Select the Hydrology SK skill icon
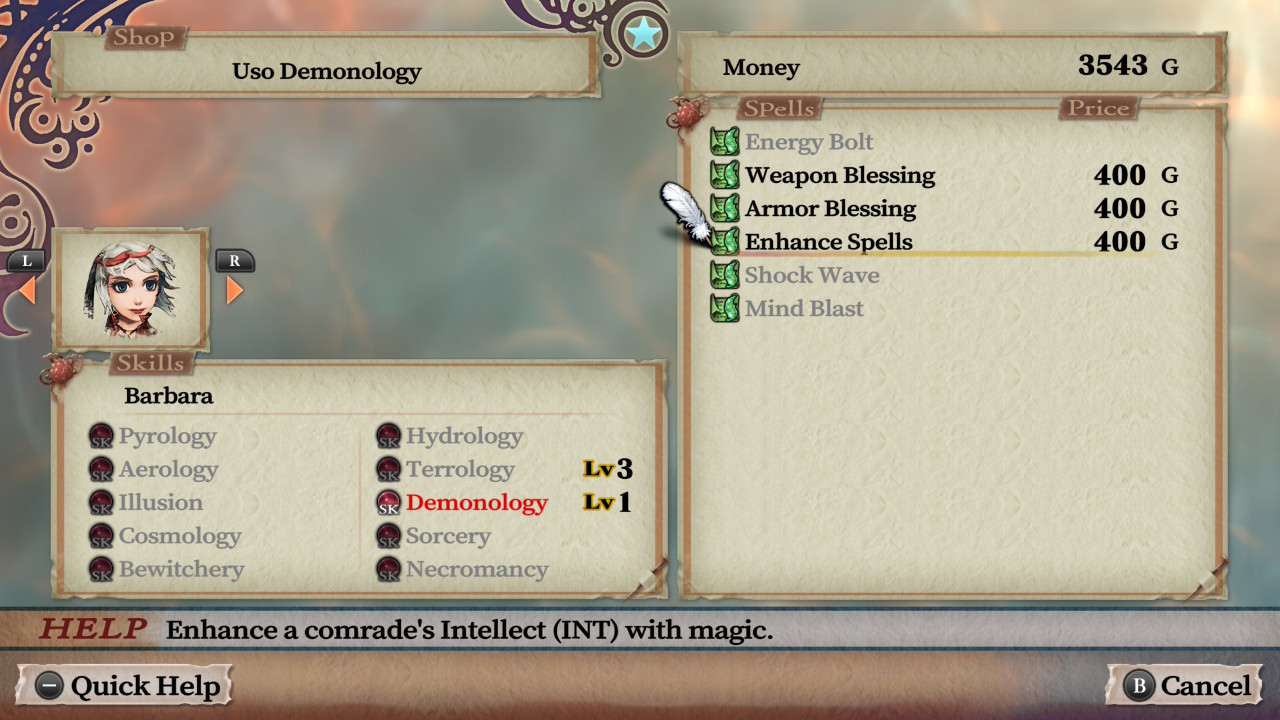The height and width of the screenshot is (720, 1280). click(x=388, y=436)
